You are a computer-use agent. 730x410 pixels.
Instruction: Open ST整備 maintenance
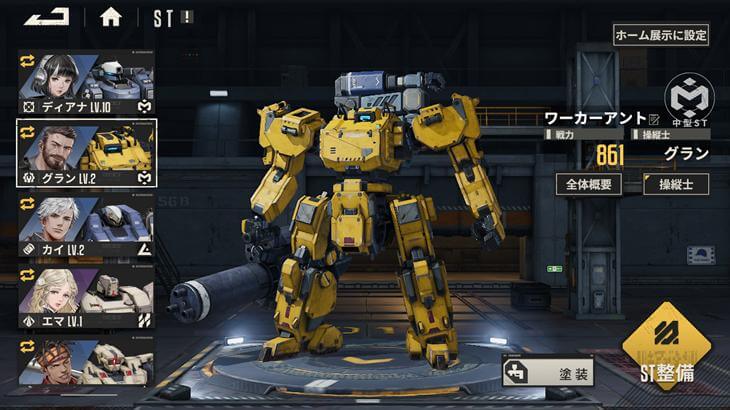(x=667, y=355)
